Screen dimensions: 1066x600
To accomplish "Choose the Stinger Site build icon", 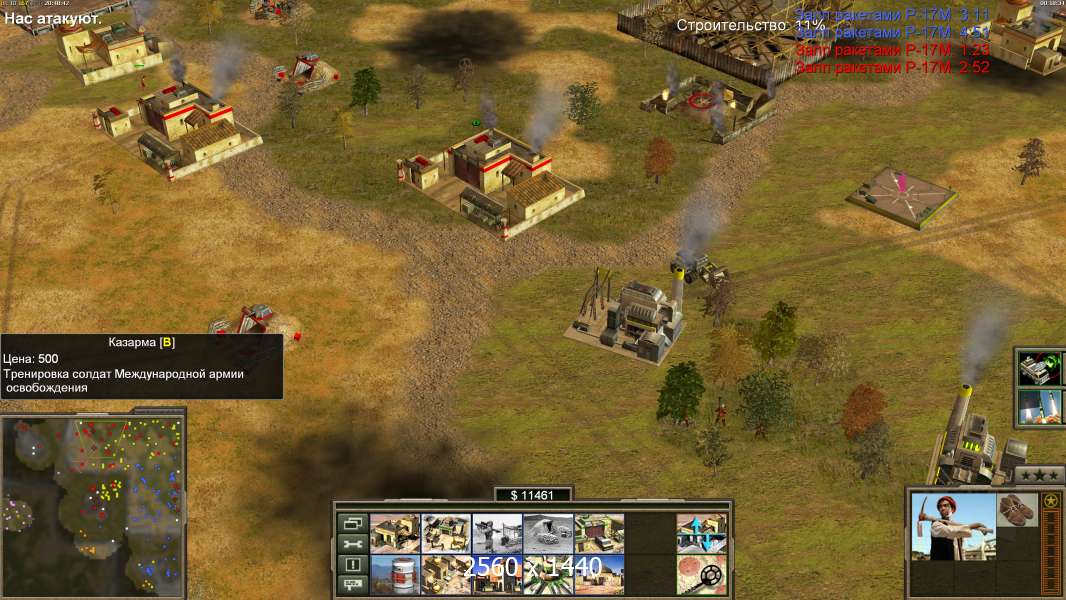I will pos(497,534).
